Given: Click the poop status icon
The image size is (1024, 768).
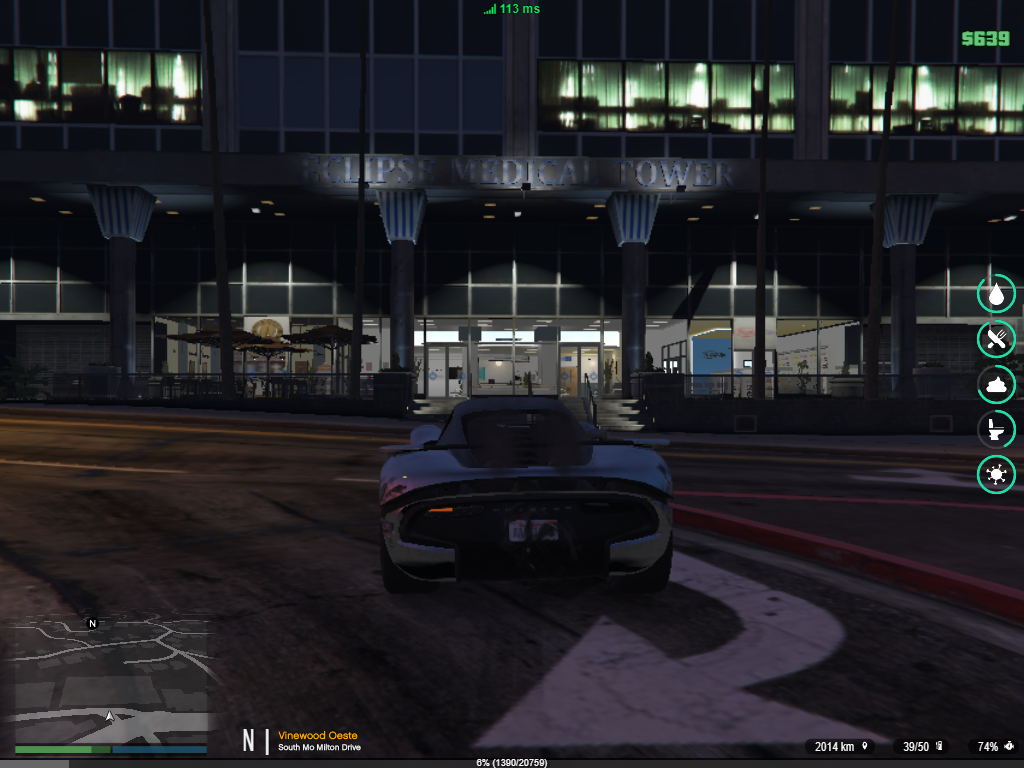Looking at the screenshot, I should (996, 385).
